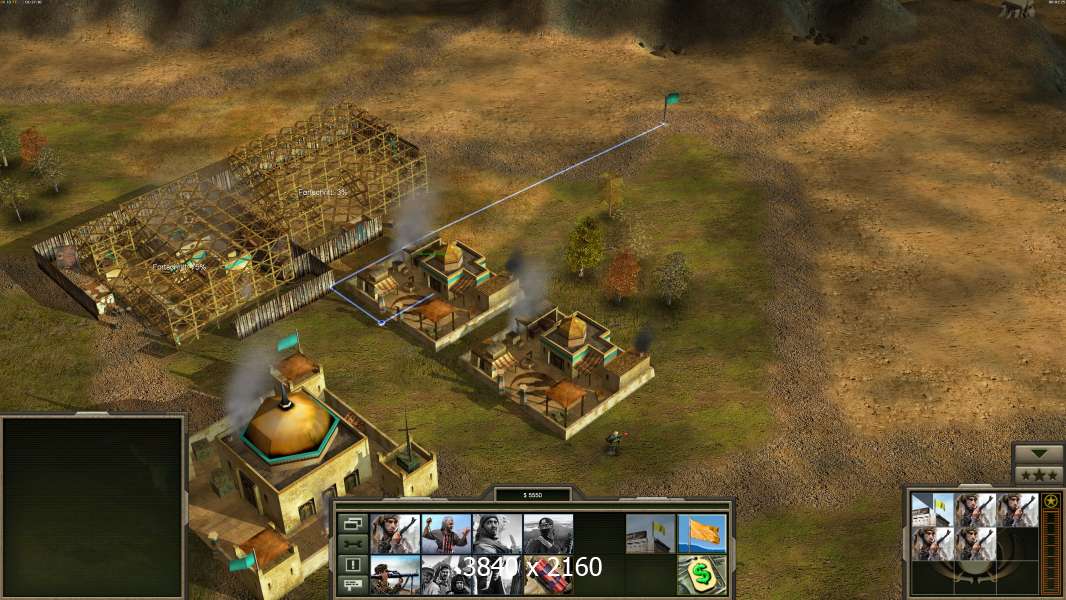The width and height of the screenshot is (1066, 600).
Task: Select the red dynamite bundle icon
Action: (548, 575)
